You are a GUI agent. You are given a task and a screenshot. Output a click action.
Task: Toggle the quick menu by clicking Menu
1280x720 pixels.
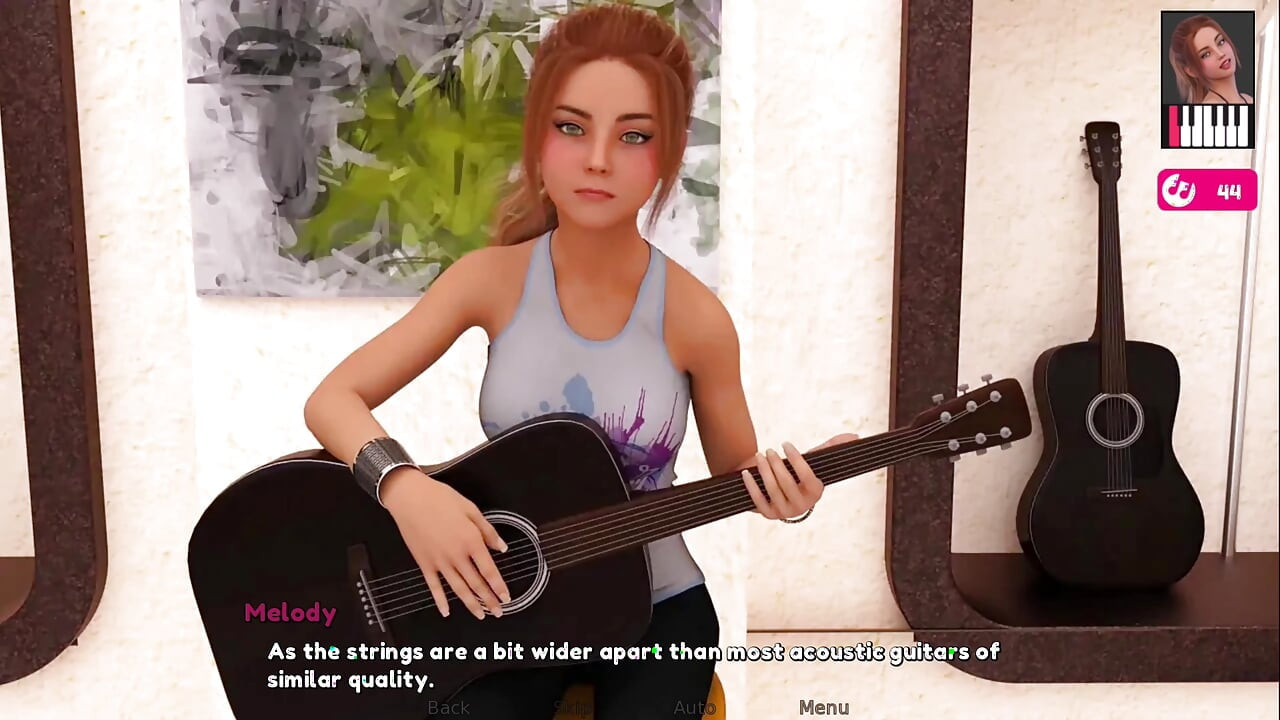point(824,707)
